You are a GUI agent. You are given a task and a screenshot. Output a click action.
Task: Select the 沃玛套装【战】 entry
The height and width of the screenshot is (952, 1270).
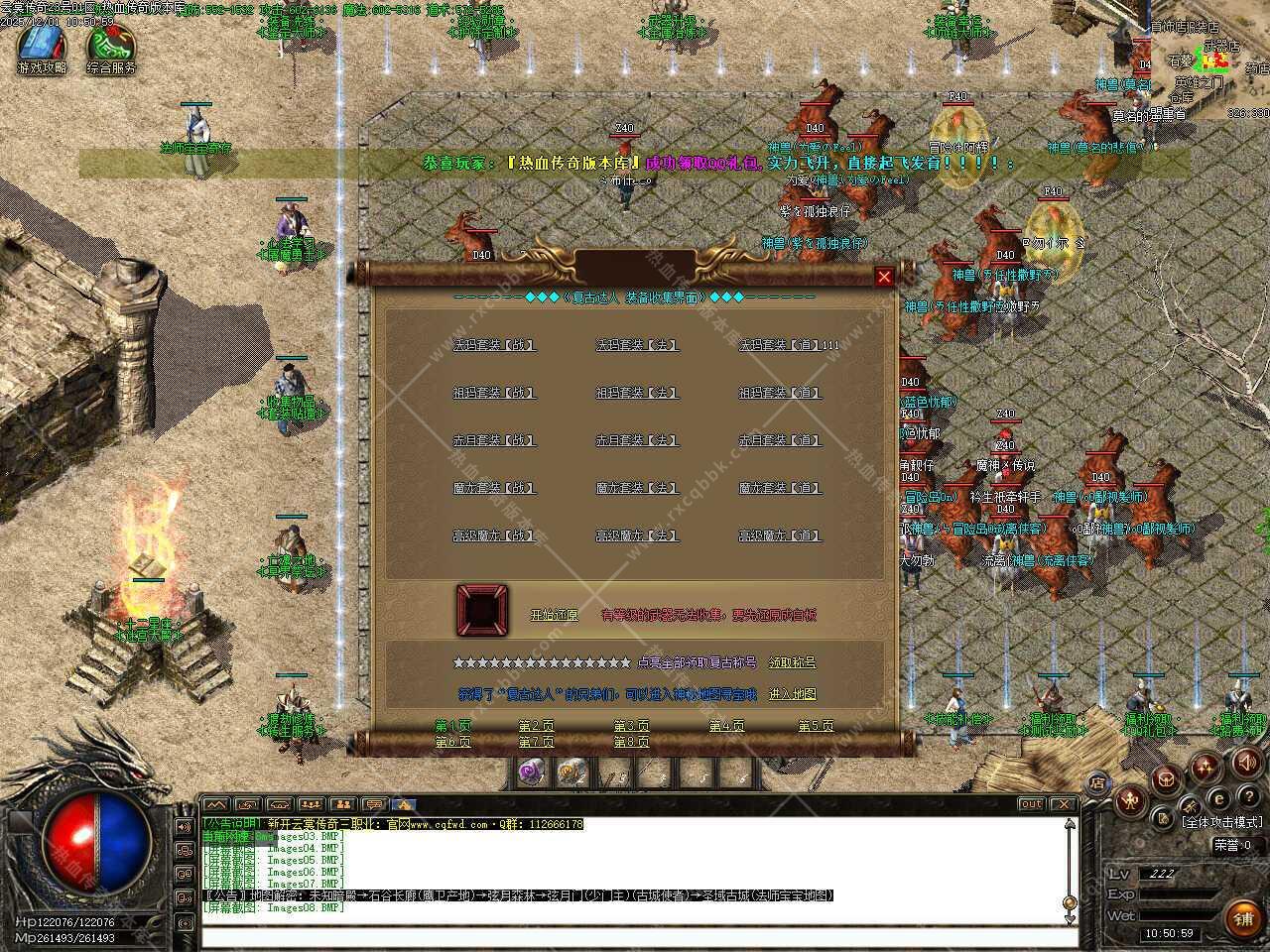pyautogui.click(x=494, y=345)
